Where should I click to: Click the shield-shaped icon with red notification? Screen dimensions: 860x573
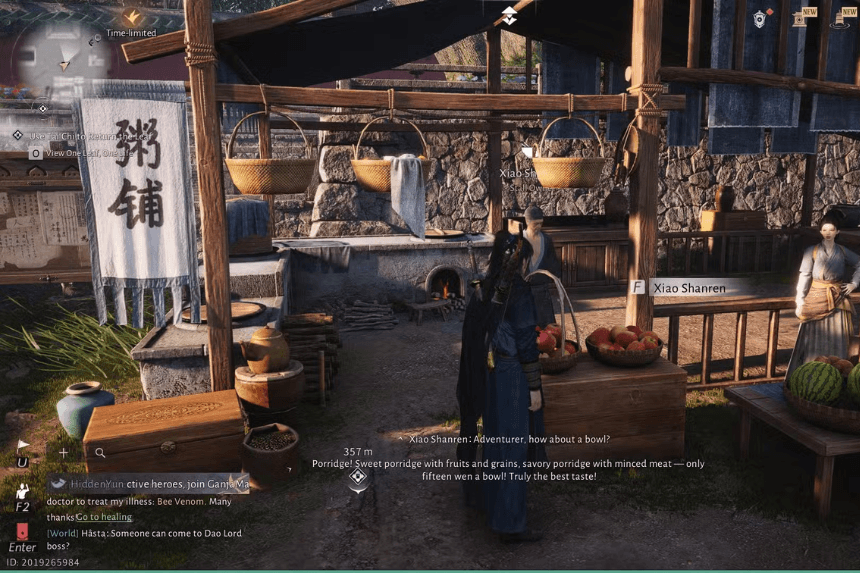coord(761,18)
